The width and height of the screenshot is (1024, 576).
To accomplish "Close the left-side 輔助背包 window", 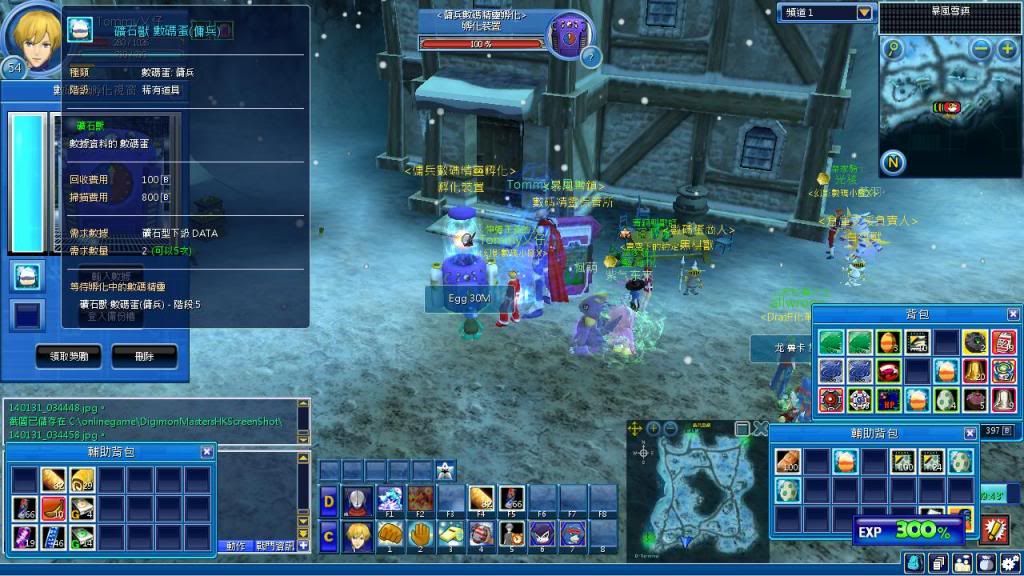I will [207, 452].
